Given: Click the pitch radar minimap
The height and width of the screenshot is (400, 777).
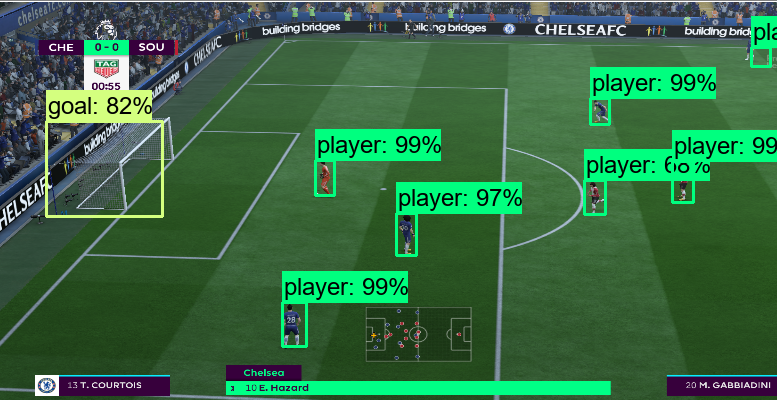Looking at the screenshot, I should point(418,334).
